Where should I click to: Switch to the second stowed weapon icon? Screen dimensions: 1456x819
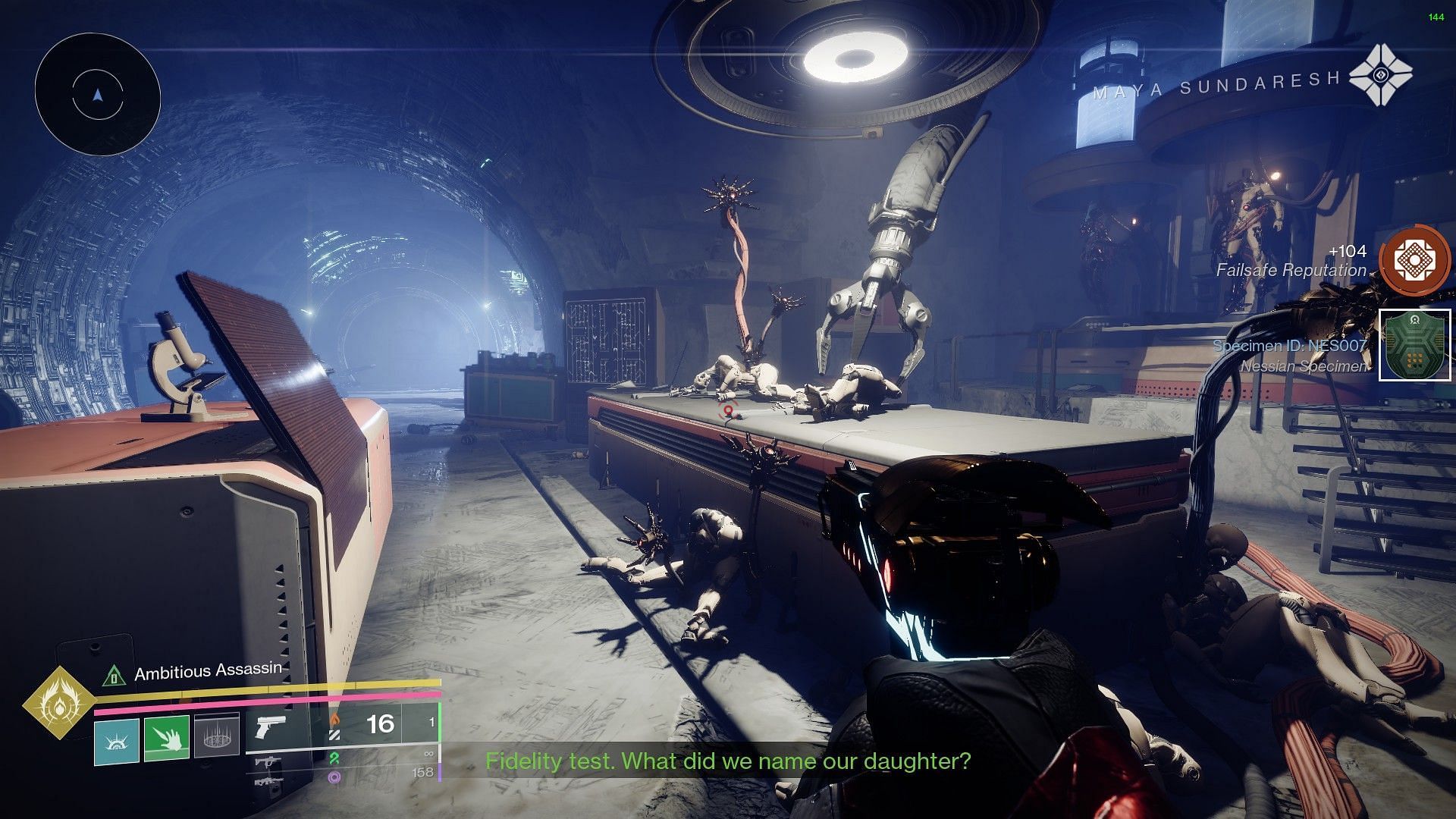(269, 762)
